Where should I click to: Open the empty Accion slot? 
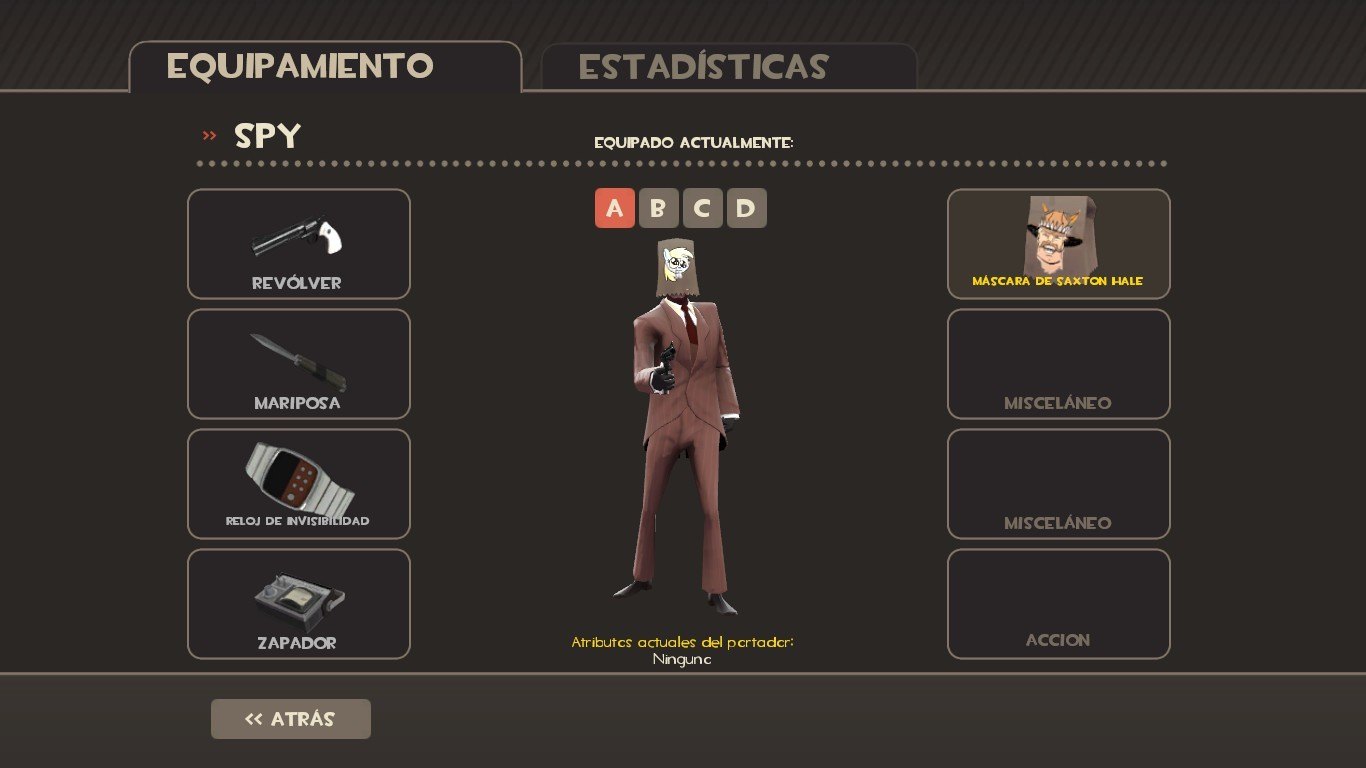(x=1058, y=604)
